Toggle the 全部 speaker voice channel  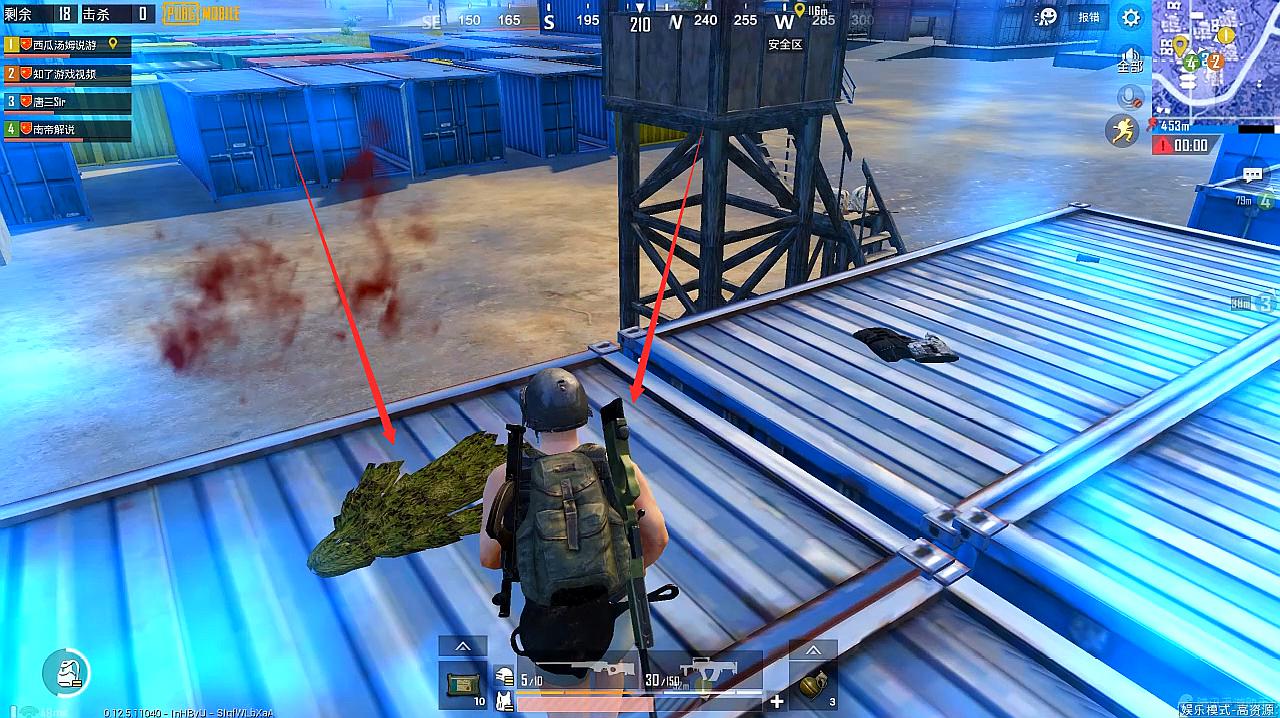point(1131,60)
